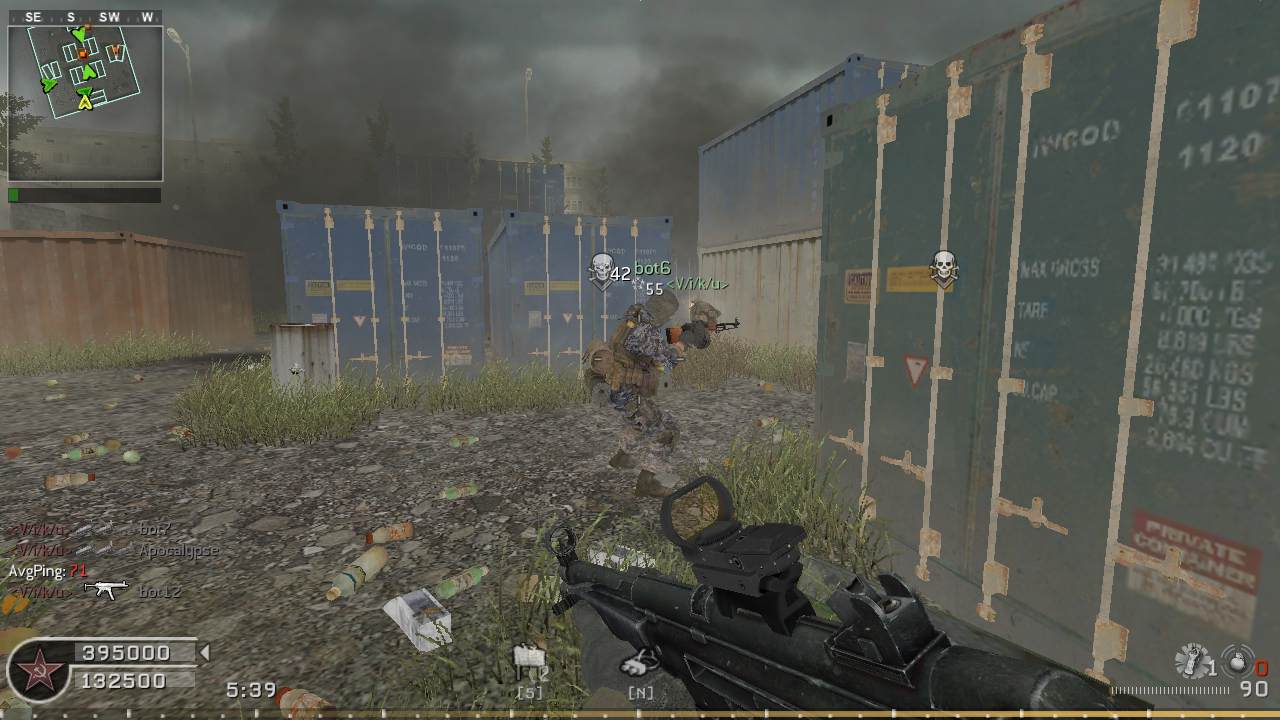Image resolution: width=1280 pixels, height=720 pixels.
Task: Click the Apocalypse kill feed entry
Action: click(177, 550)
